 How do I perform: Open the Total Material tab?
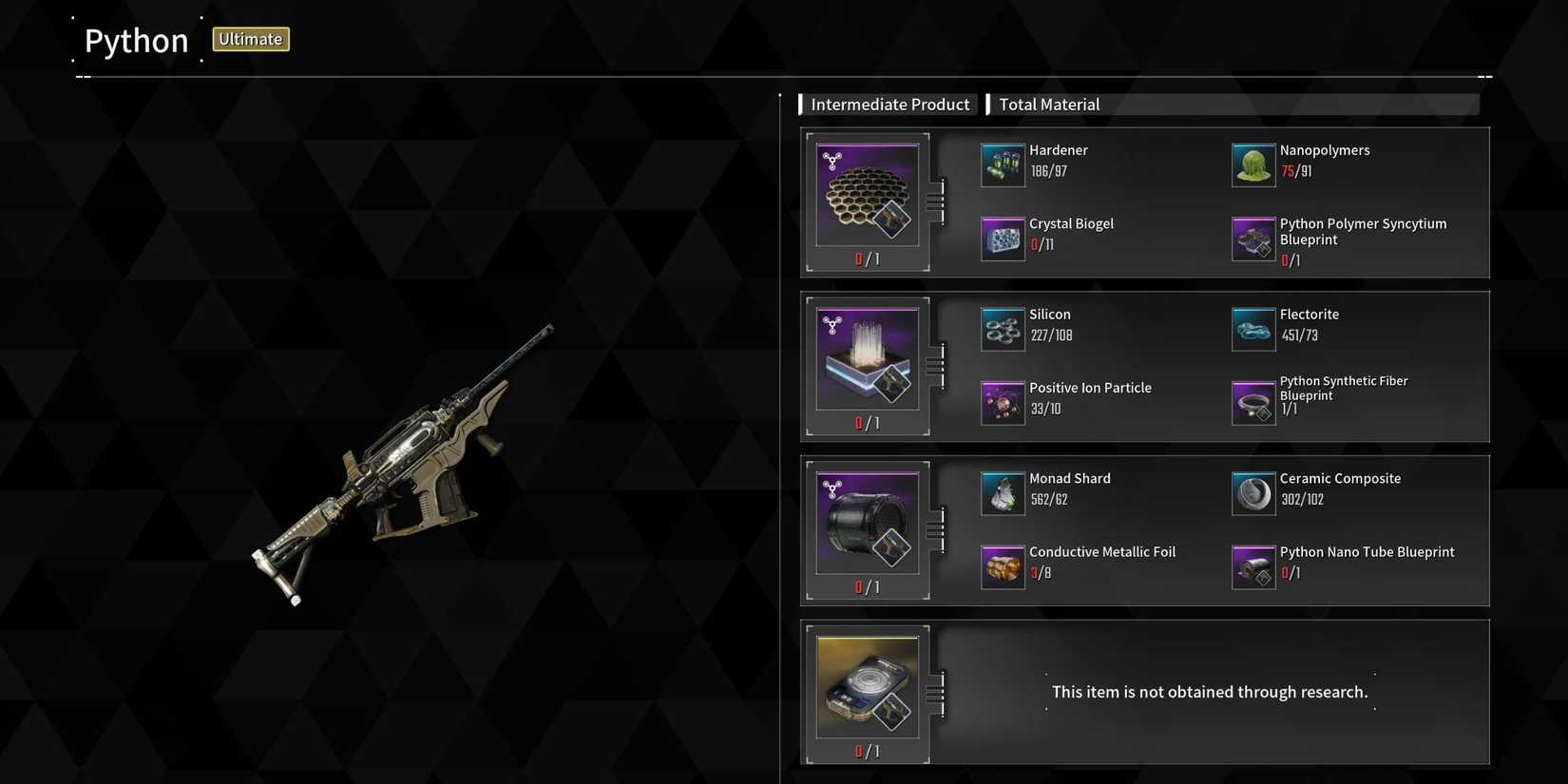click(x=1048, y=104)
